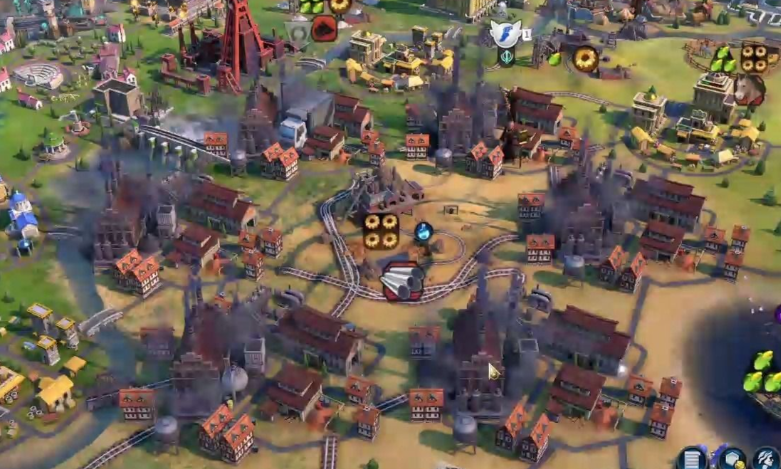
Task: Open the list panel button
Action: pos(691,459)
